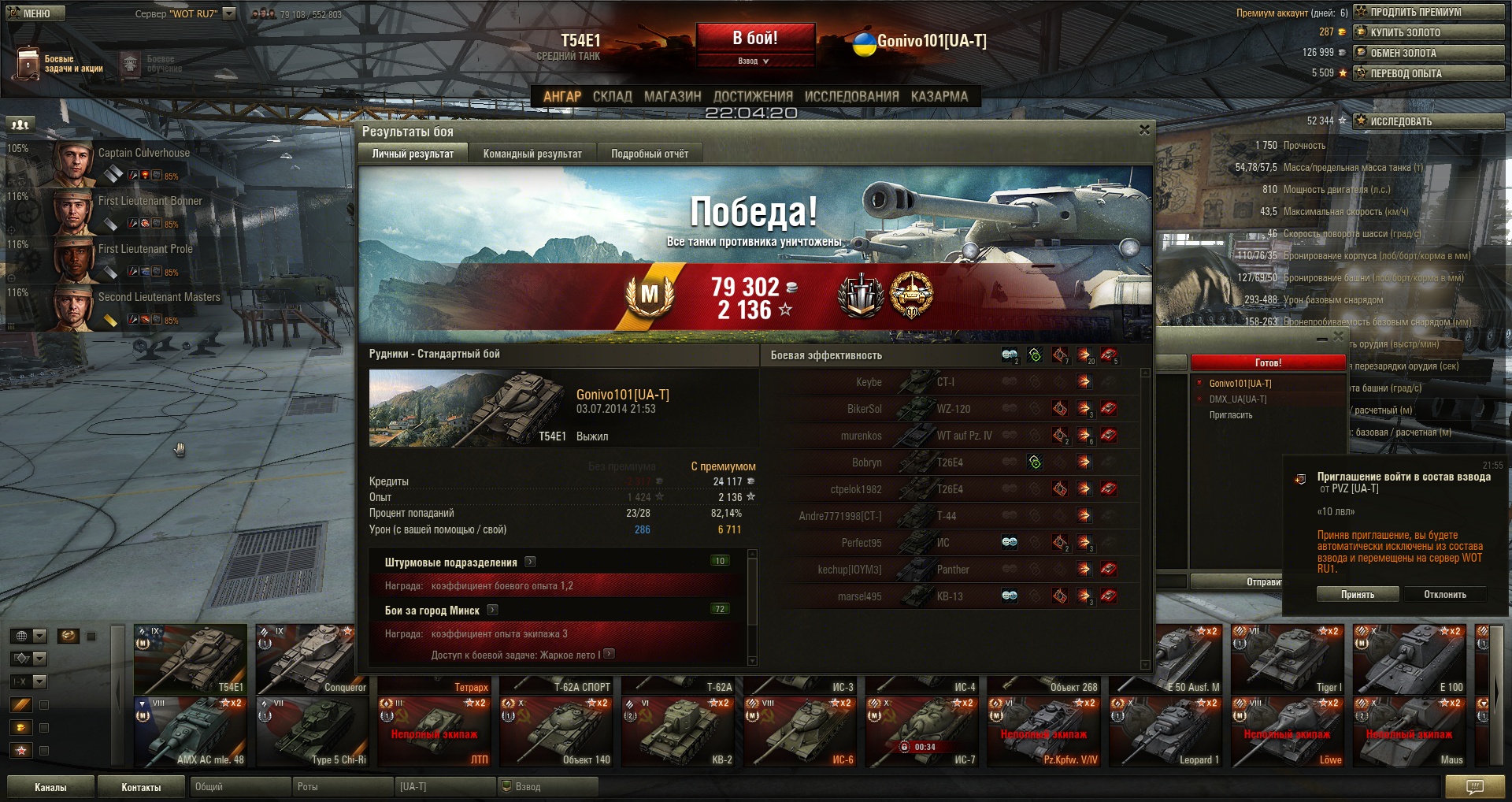Open the Меню button
1512x802 pixels.
(x=35, y=13)
